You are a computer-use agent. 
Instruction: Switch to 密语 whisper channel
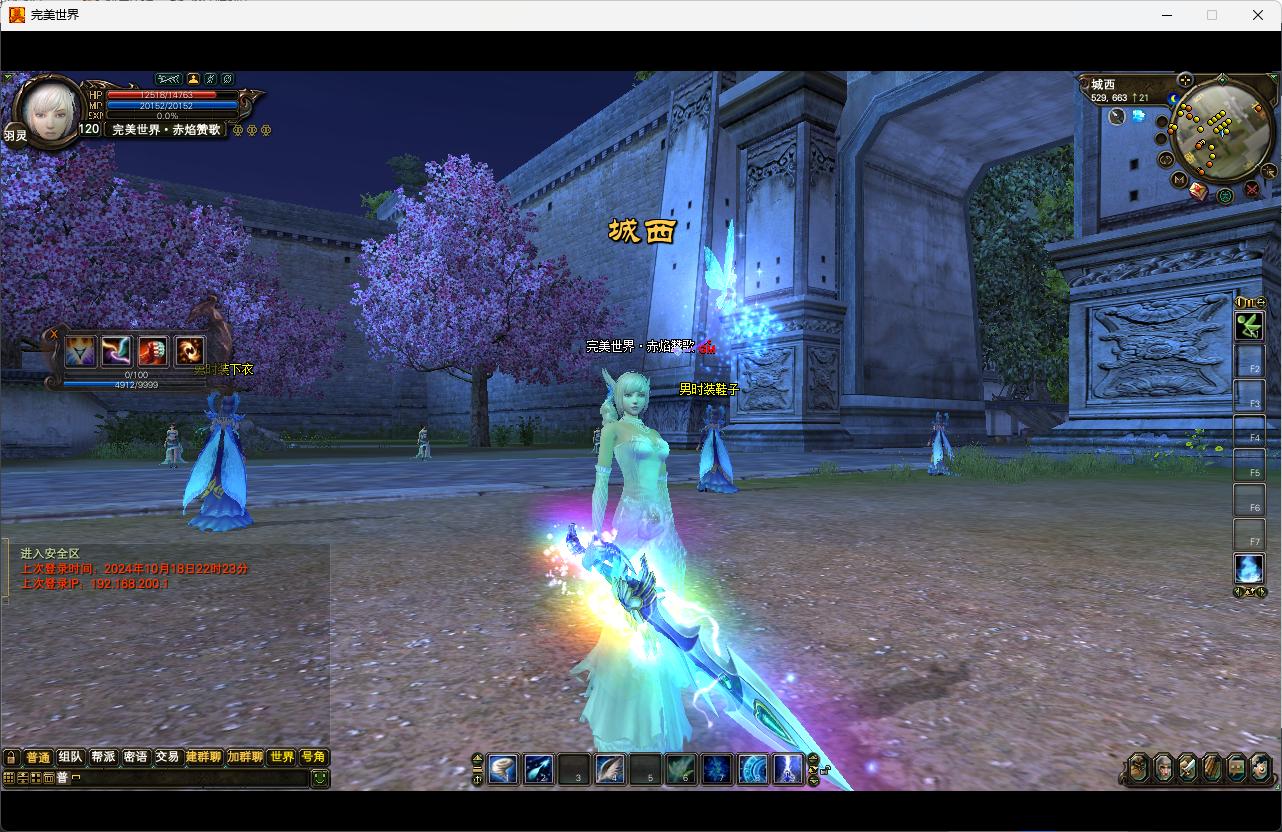[135, 757]
